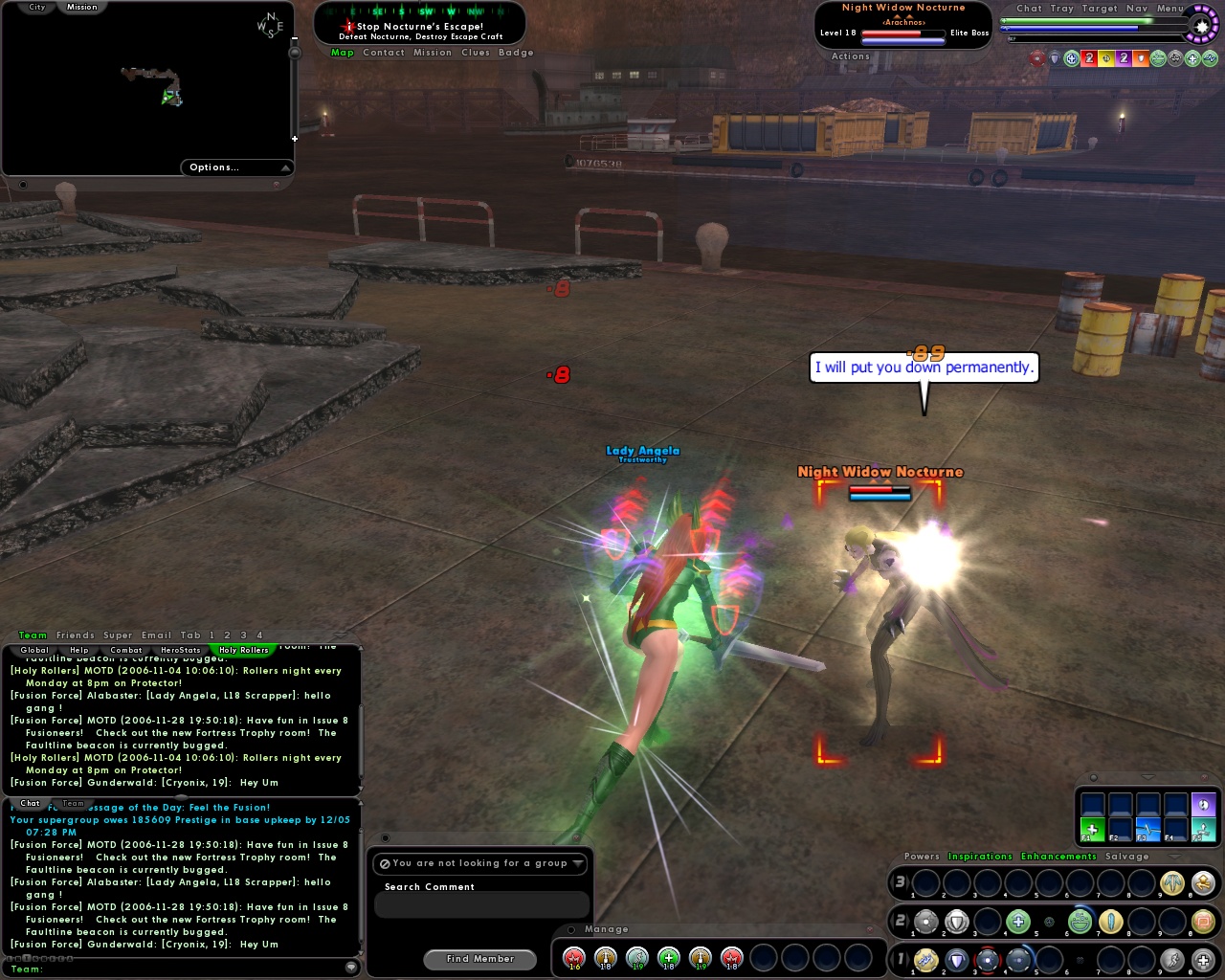Switch to the Holy Rollers chat tab
Viewport: 1225px width, 980px height.
(243, 650)
